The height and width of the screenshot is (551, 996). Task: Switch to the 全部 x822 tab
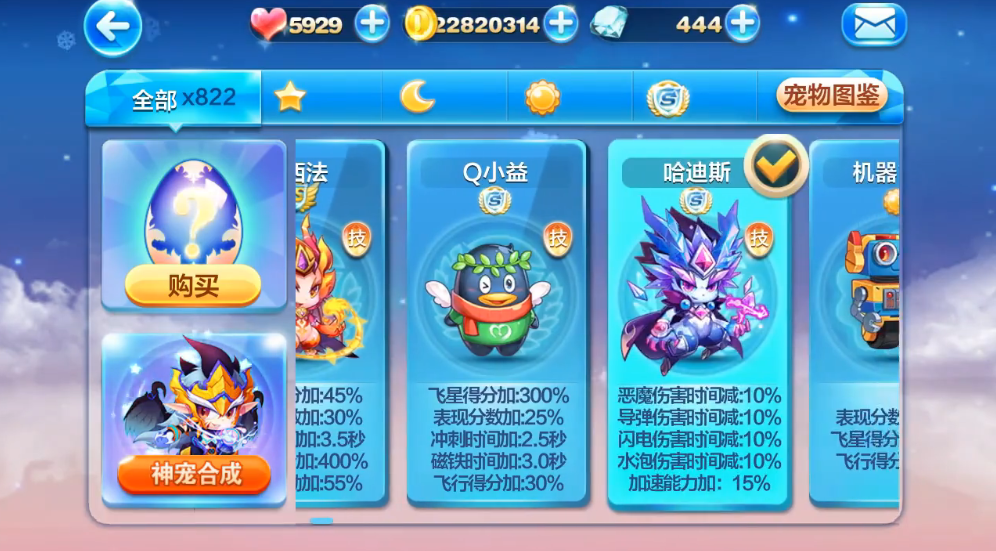coord(182,98)
